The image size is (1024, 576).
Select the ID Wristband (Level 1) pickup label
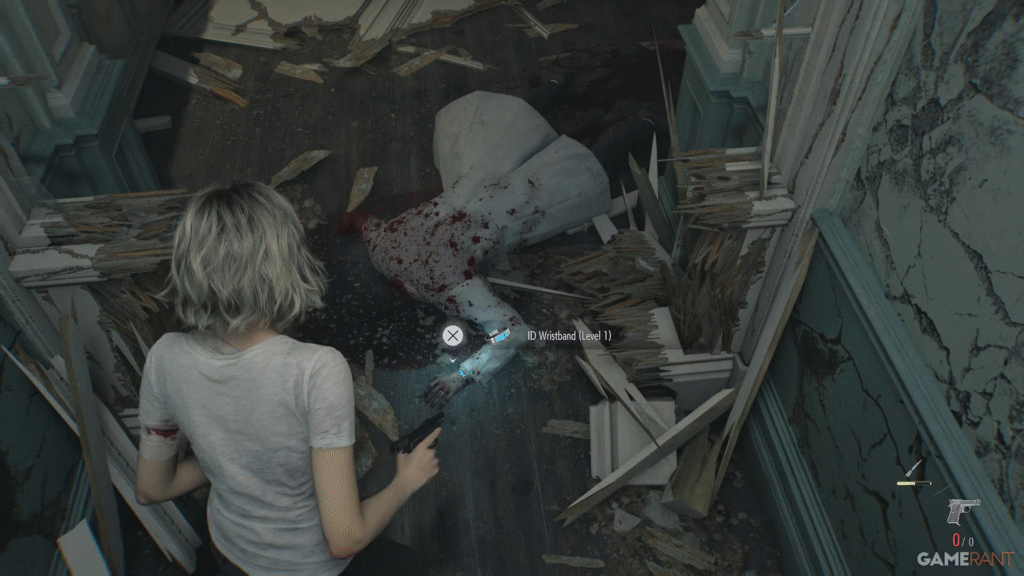pyautogui.click(x=568, y=336)
